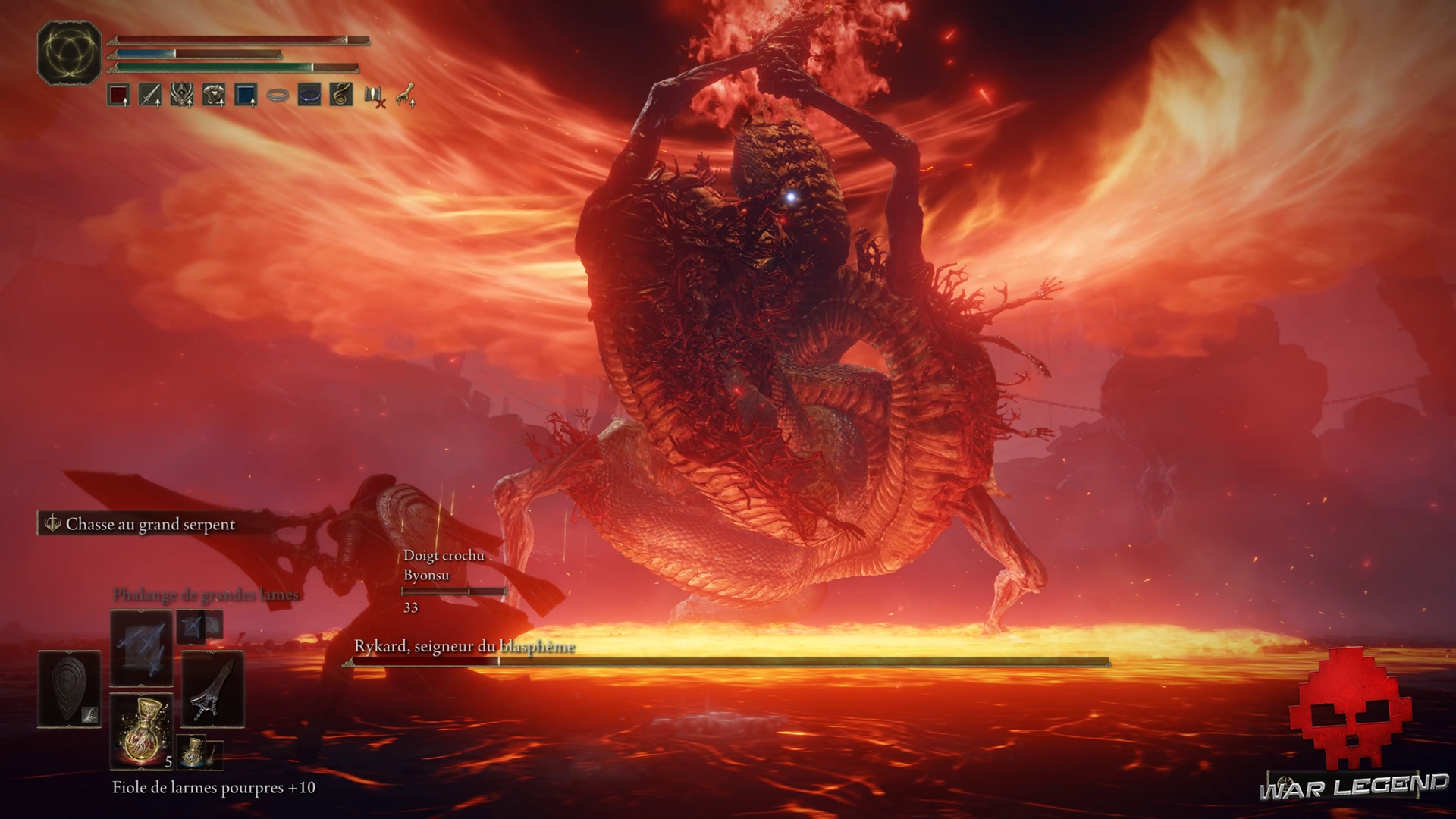Click the glowing rune emblem in the corner
1456x819 pixels.
point(69,52)
